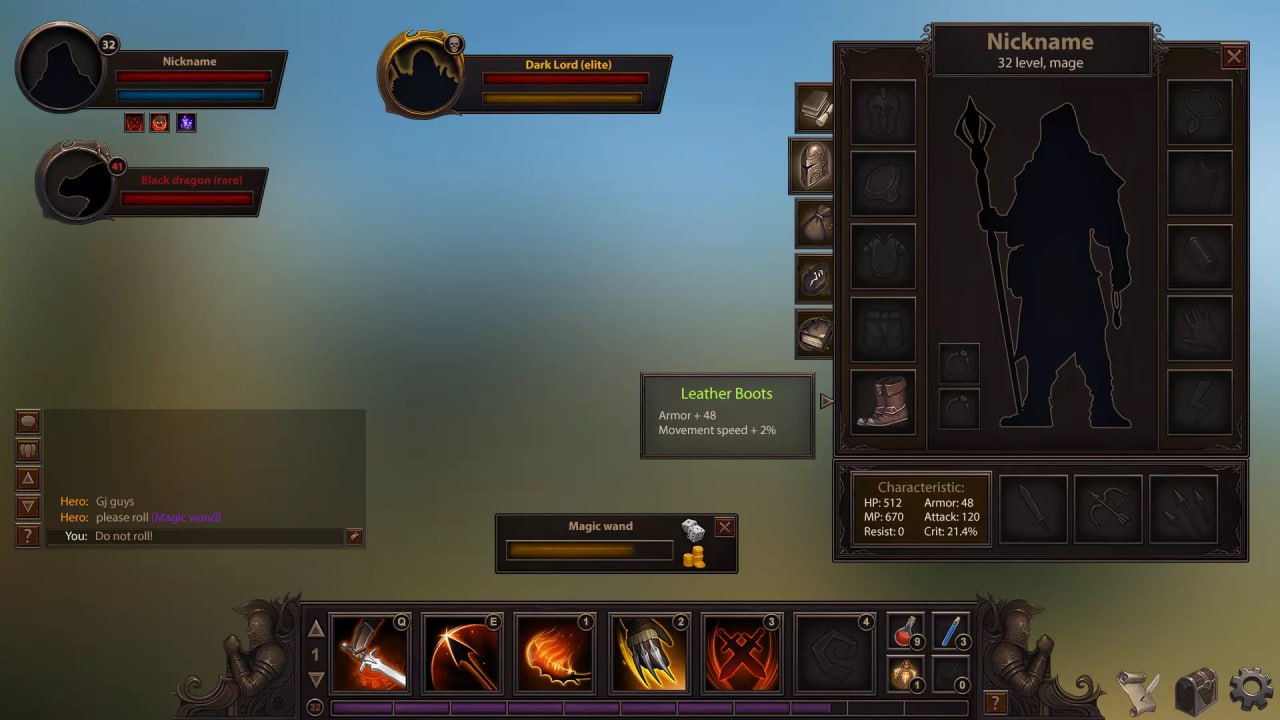Open the speech bubble chat channel icon
The width and height of the screenshot is (1280, 720).
27,421
